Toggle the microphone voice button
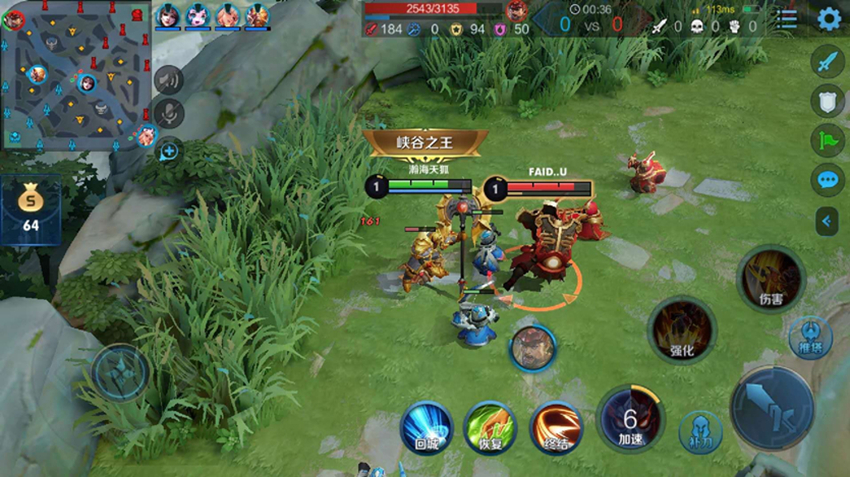Image resolution: width=850 pixels, height=477 pixels. pyautogui.click(x=169, y=113)
